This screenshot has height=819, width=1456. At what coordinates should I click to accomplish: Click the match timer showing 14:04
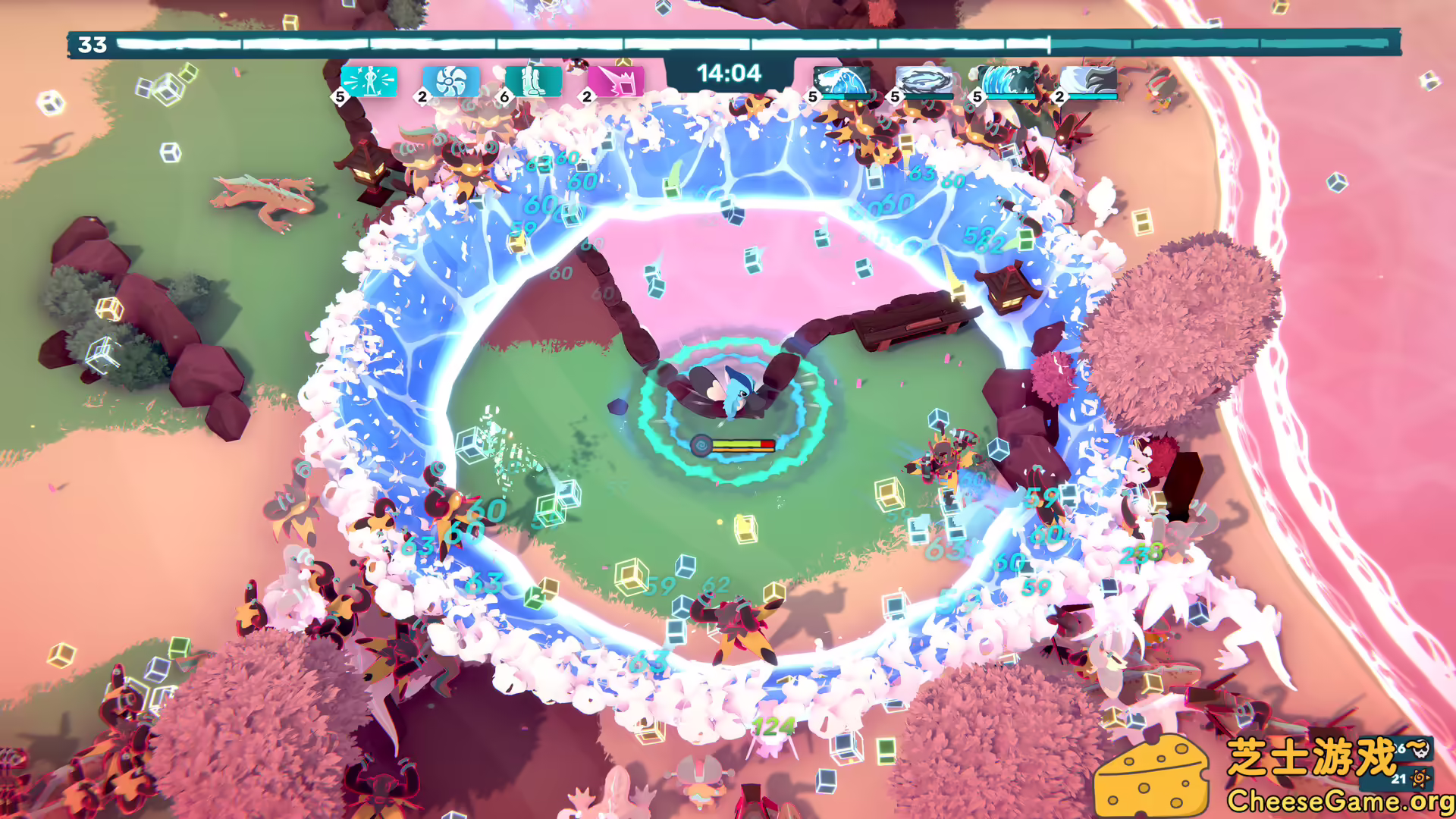pyautogui.click(x=730, y=74)
